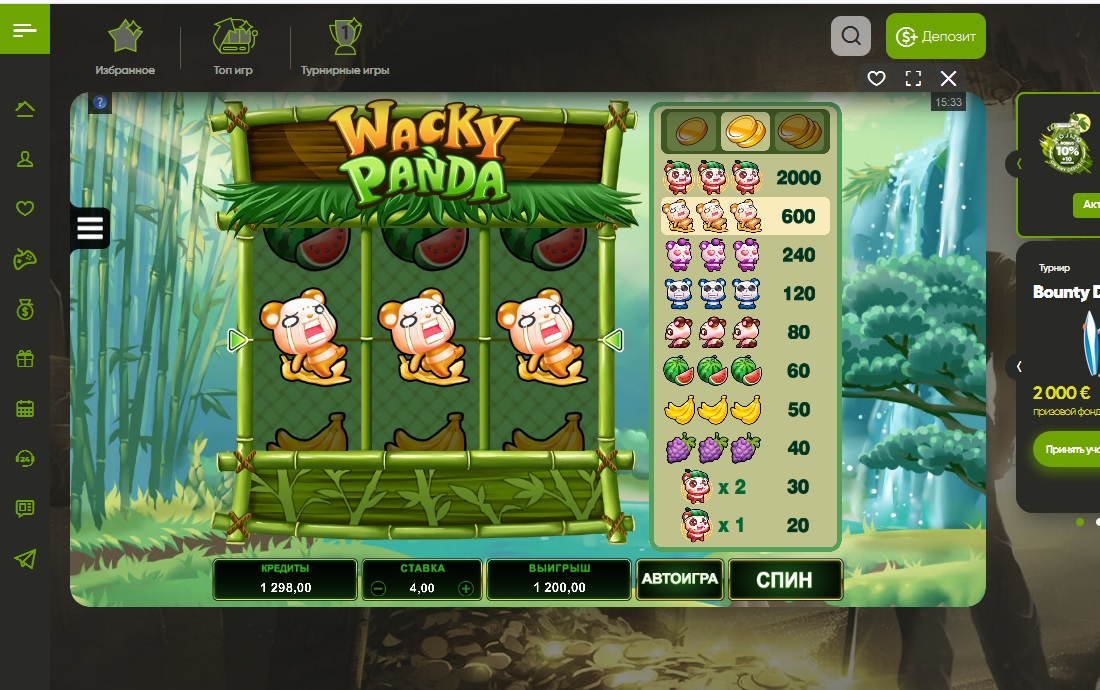The width and height of the screenshot is (1100, 690).
Task: Expand the green sidebar menu button
Action: pos(25,30)
